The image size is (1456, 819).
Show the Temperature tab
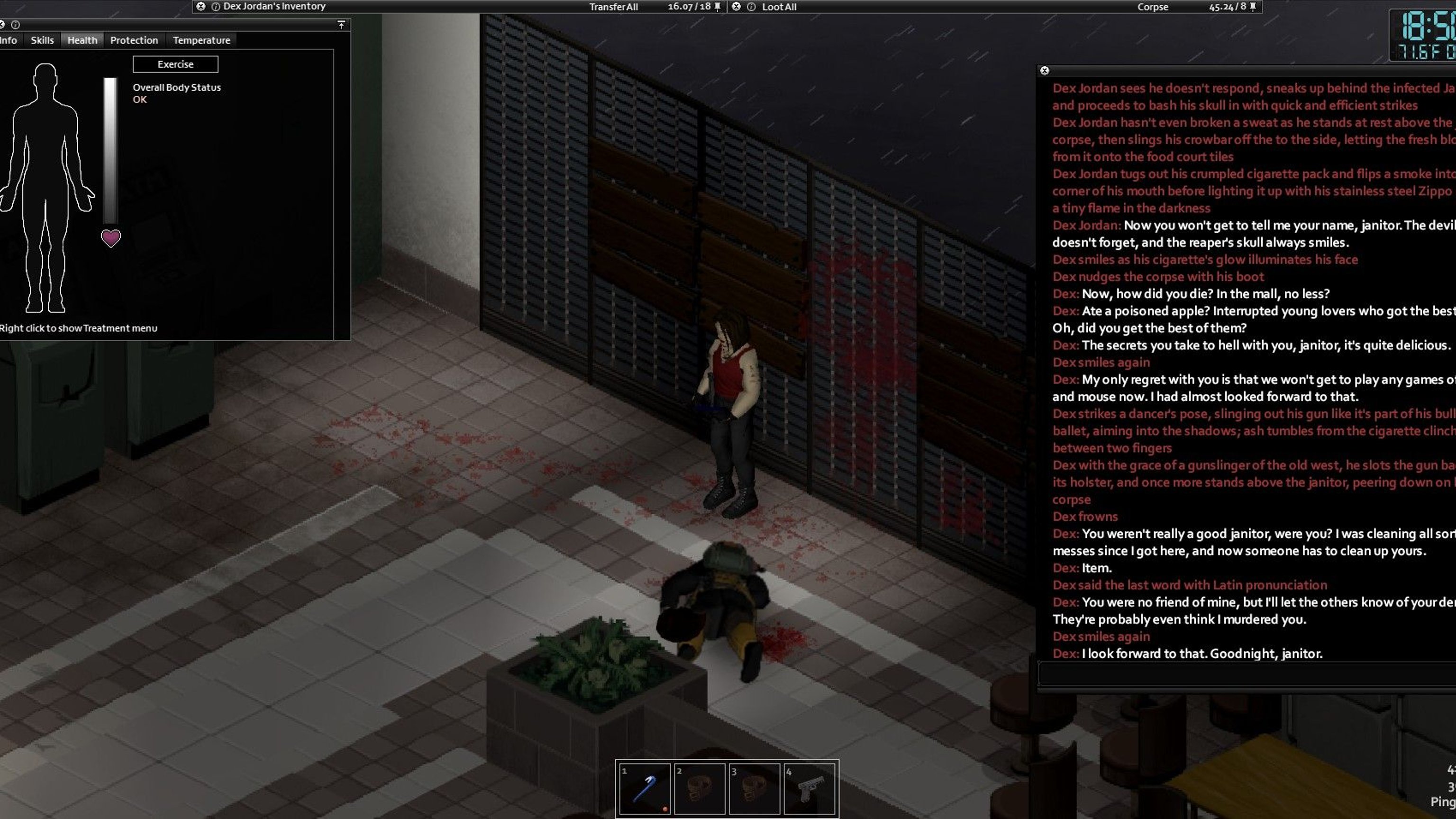pyautogui.click(x=201, y=40)
